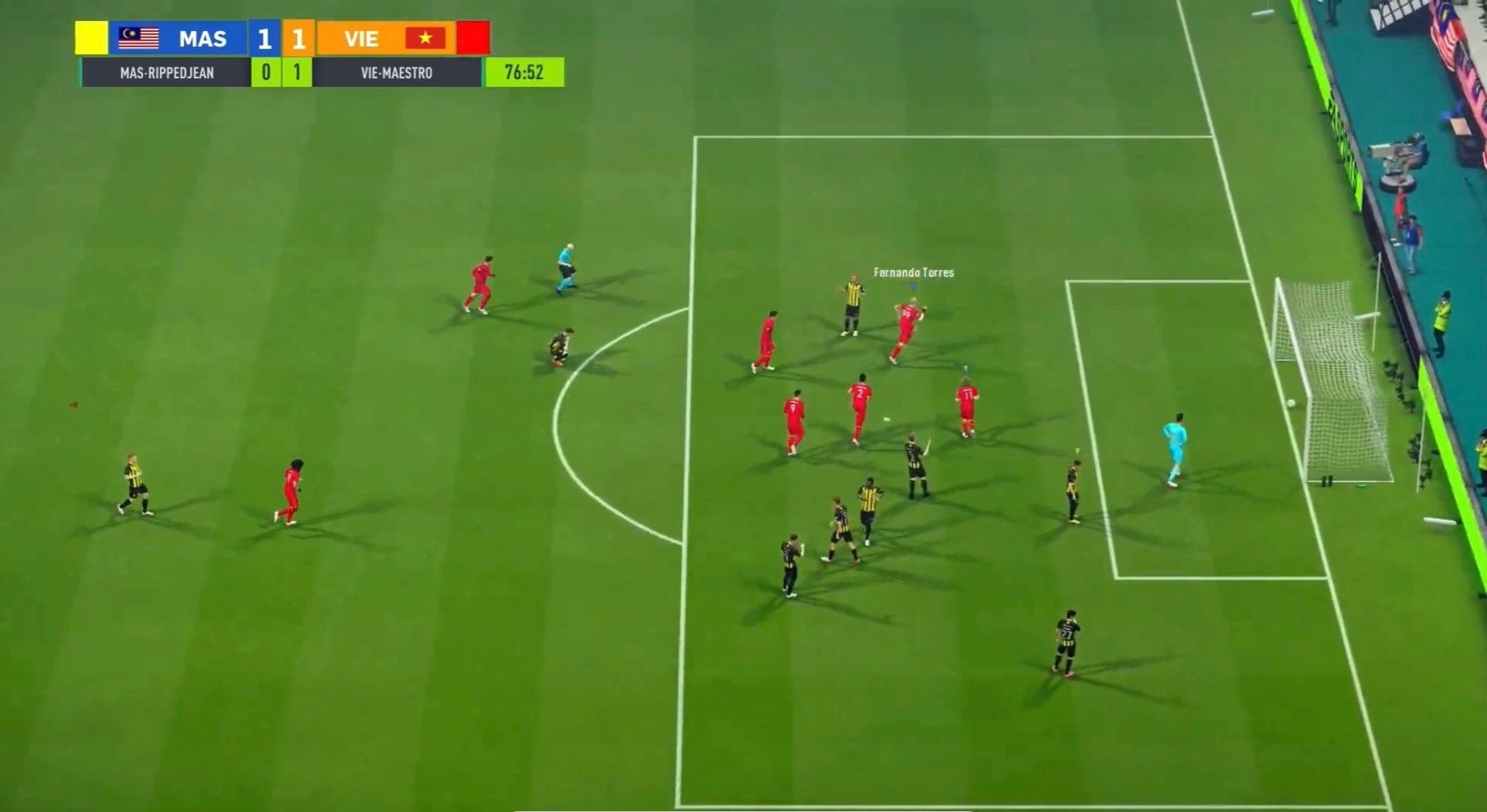This screenshot has height=812, width=1487.
Task: Select the VIE tab on the scoreboard
Action: coord(362,38)
